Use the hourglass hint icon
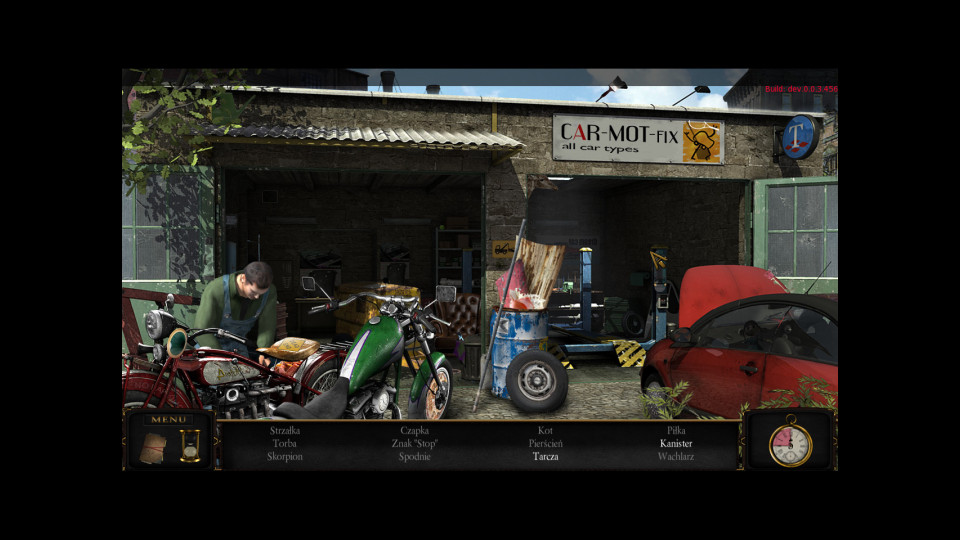Screen dimensions: 960x540 click(x=190, y=445)
